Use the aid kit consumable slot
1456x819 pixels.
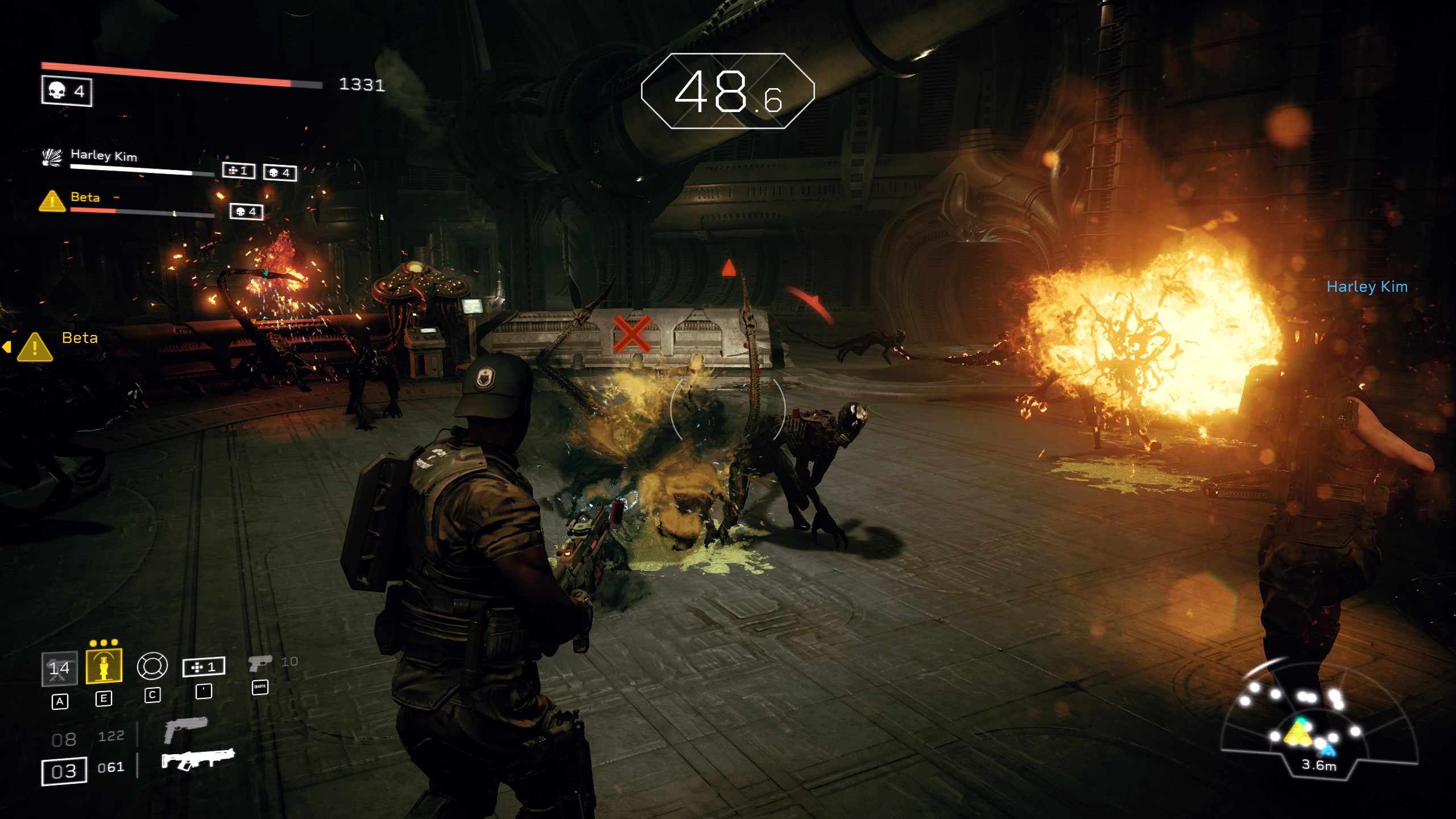coord(204,667)
